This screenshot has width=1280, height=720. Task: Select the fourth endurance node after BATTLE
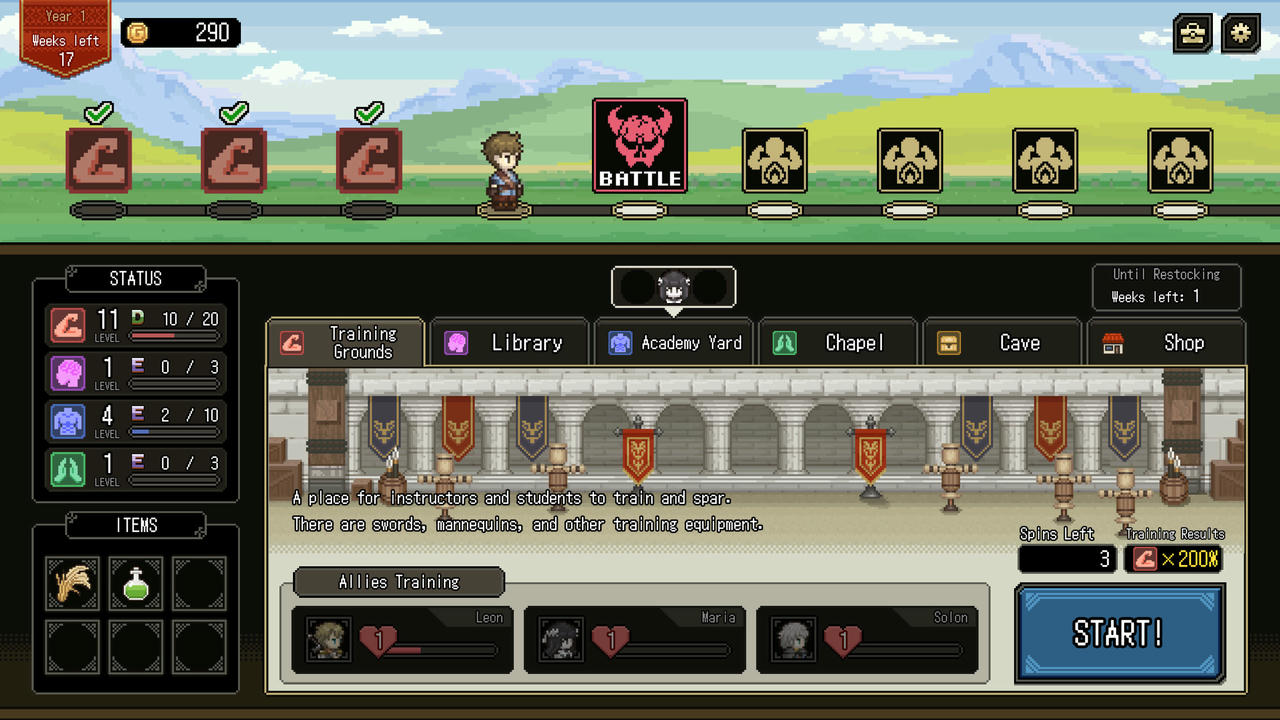pyautogui.click(x=1179, y=162)
